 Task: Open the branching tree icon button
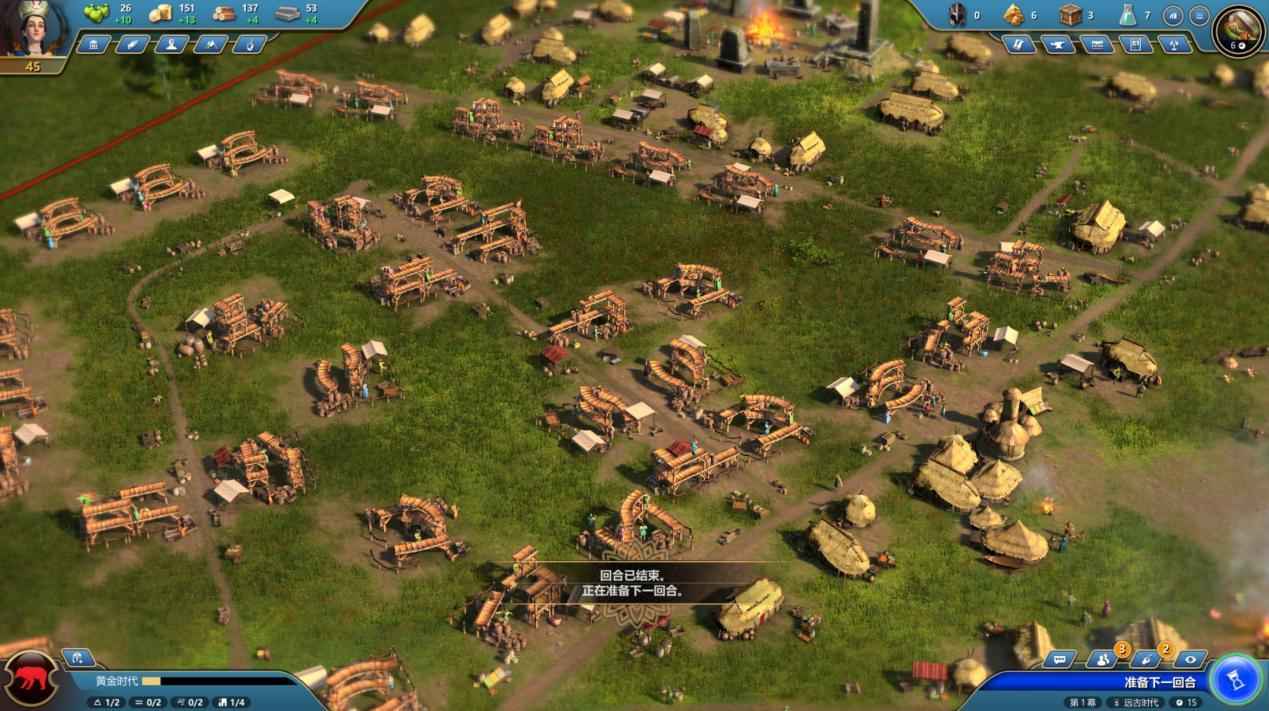tap(1174, 44)
